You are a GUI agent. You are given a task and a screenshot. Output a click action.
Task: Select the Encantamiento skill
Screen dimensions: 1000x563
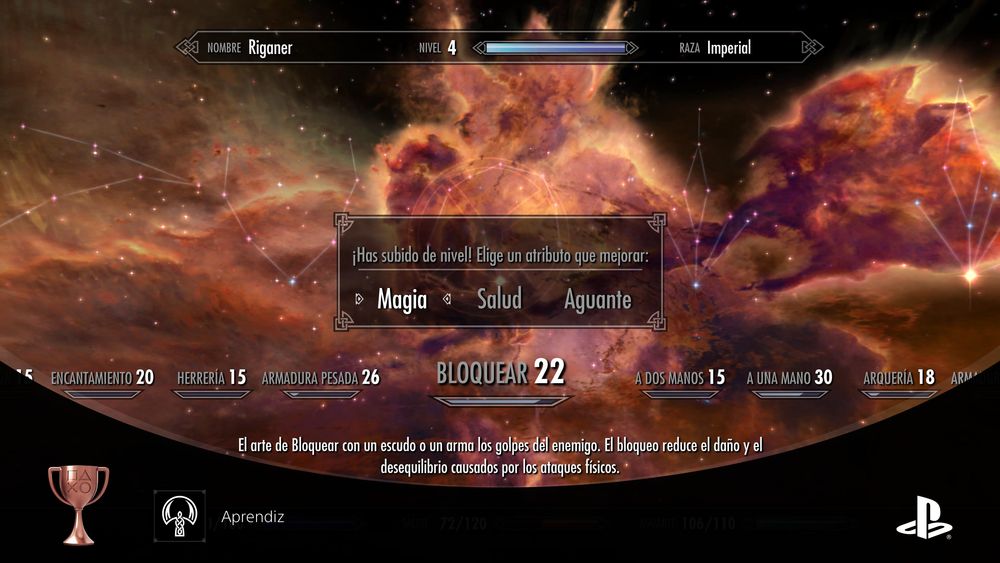point(102,378)
